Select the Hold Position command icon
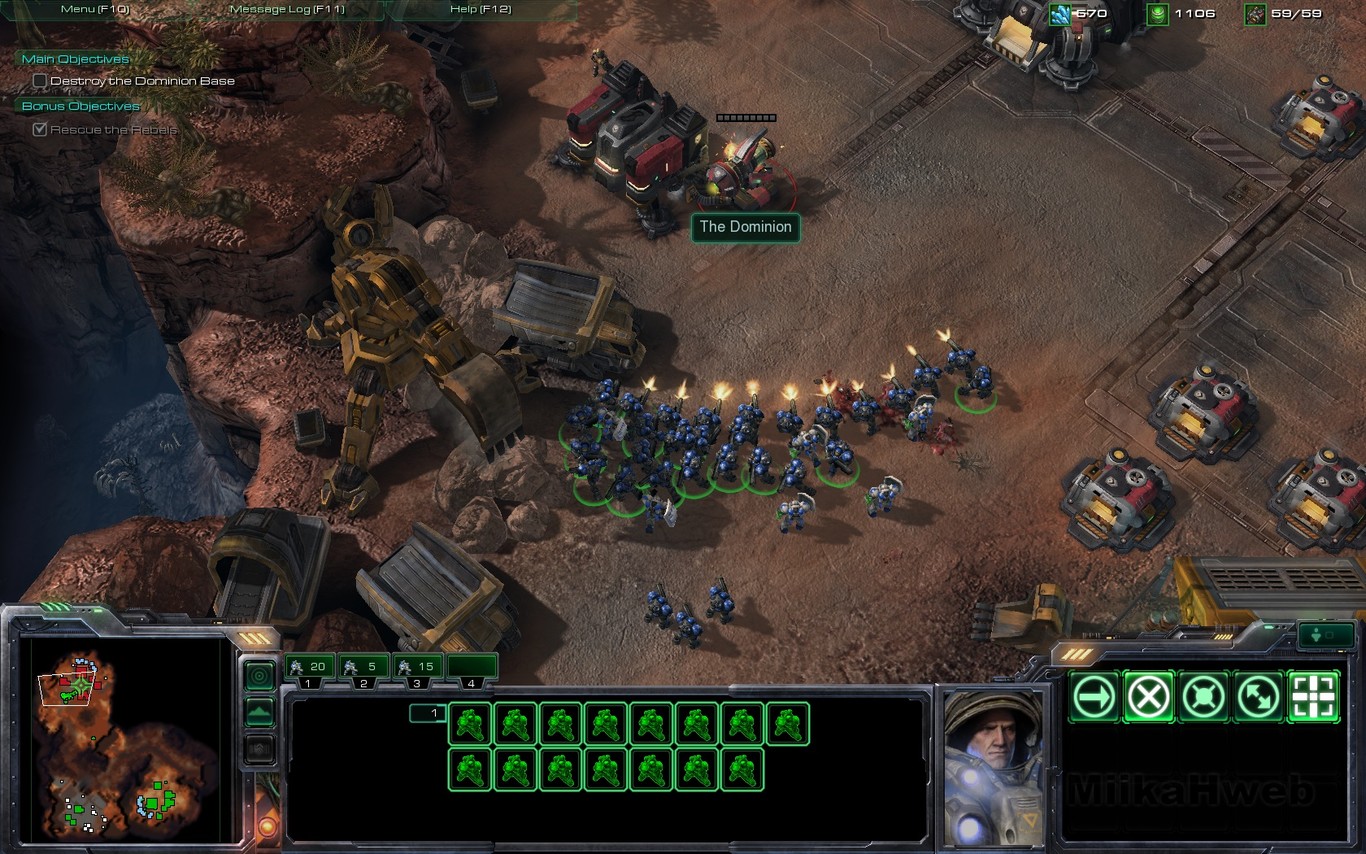Screen dimensions: 1366x854 [1204, 697]
